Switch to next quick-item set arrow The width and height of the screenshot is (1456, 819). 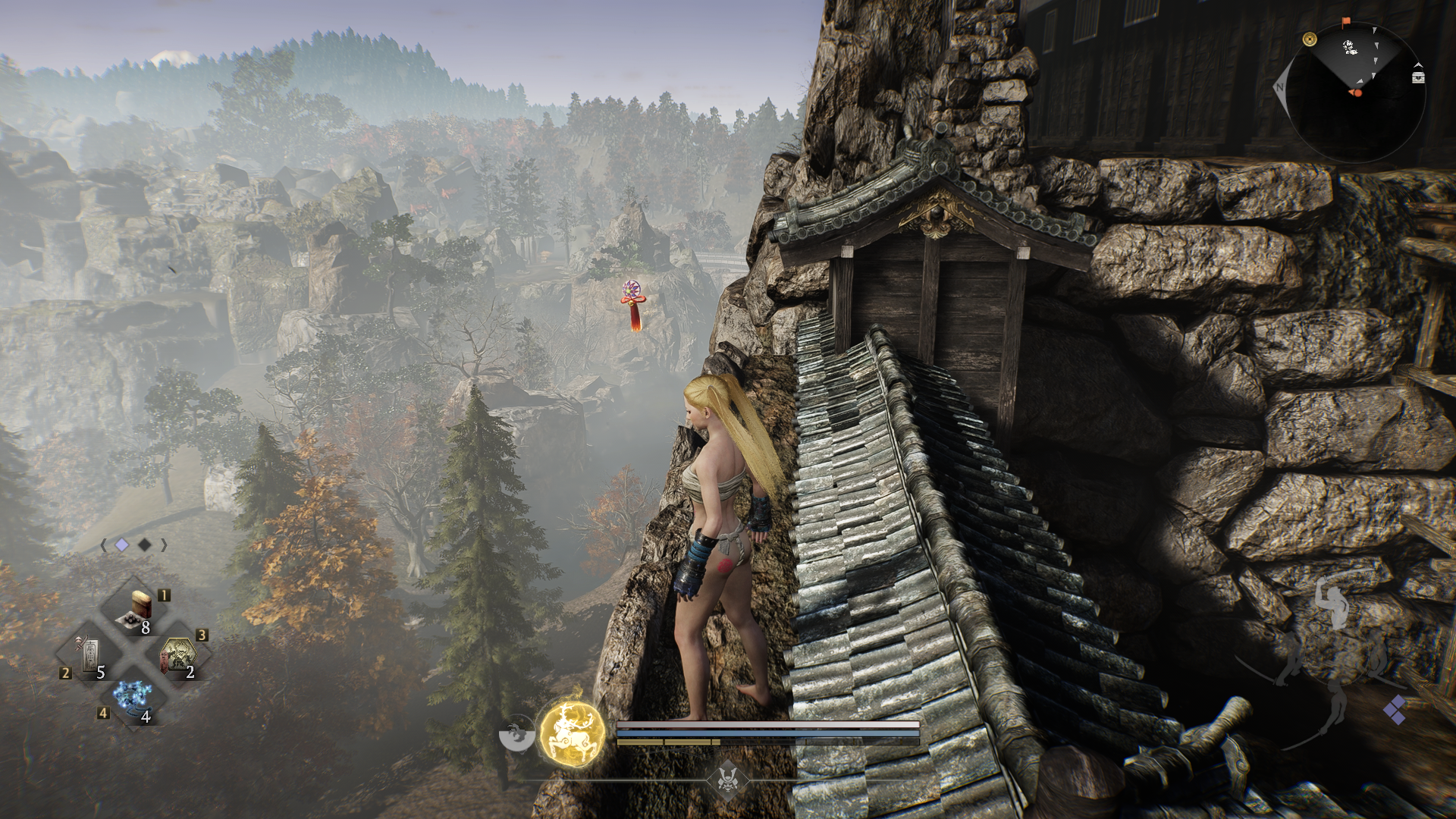pyautogui.click(x=164, y=544)
